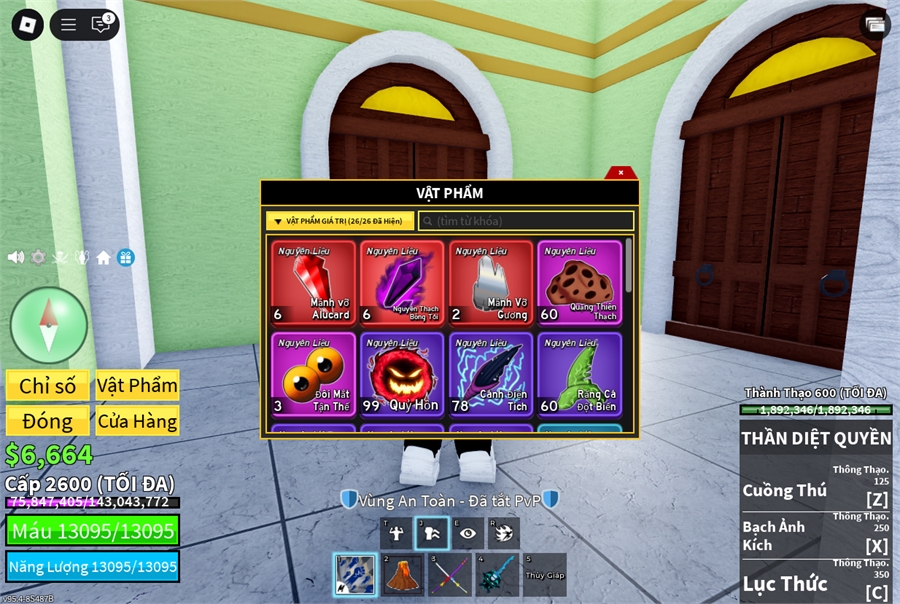Screen dimensions: 900x604
Task: Open the Chỉ số stats menu
Action: pyautogui.click(x=48, y=386)
